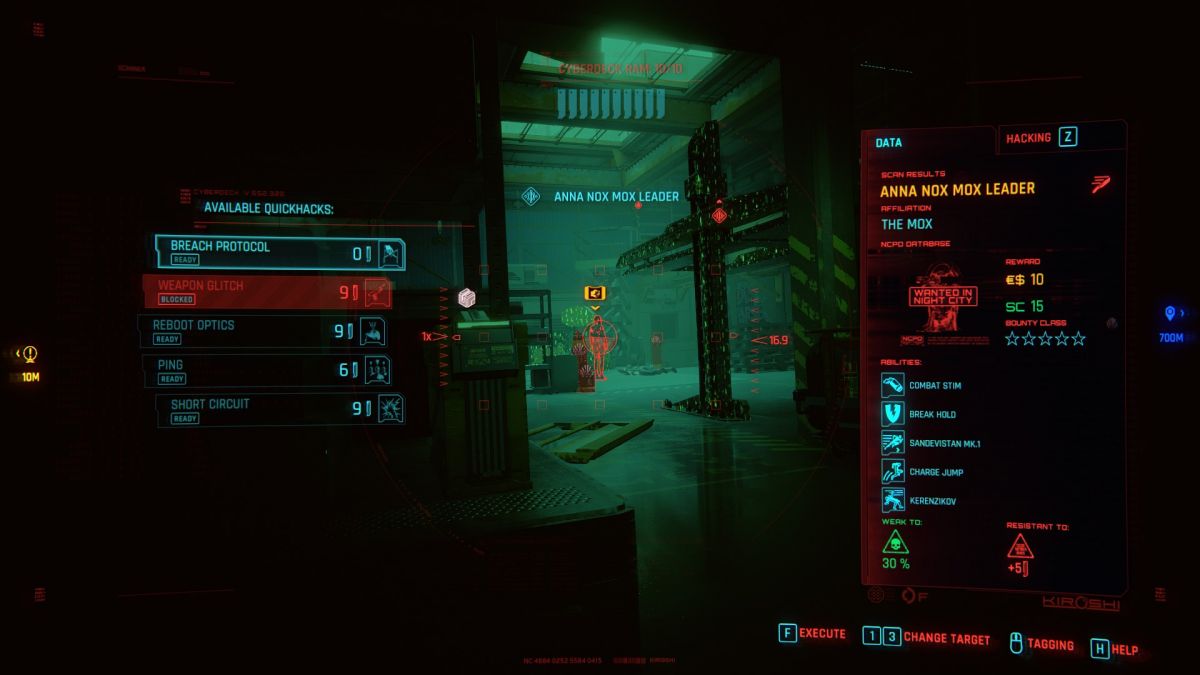Image resolution: width=1200 pixels, height=675 pixels.
Task: Select the Short Circuit quickhack
Action: click(x=280, y=409)
